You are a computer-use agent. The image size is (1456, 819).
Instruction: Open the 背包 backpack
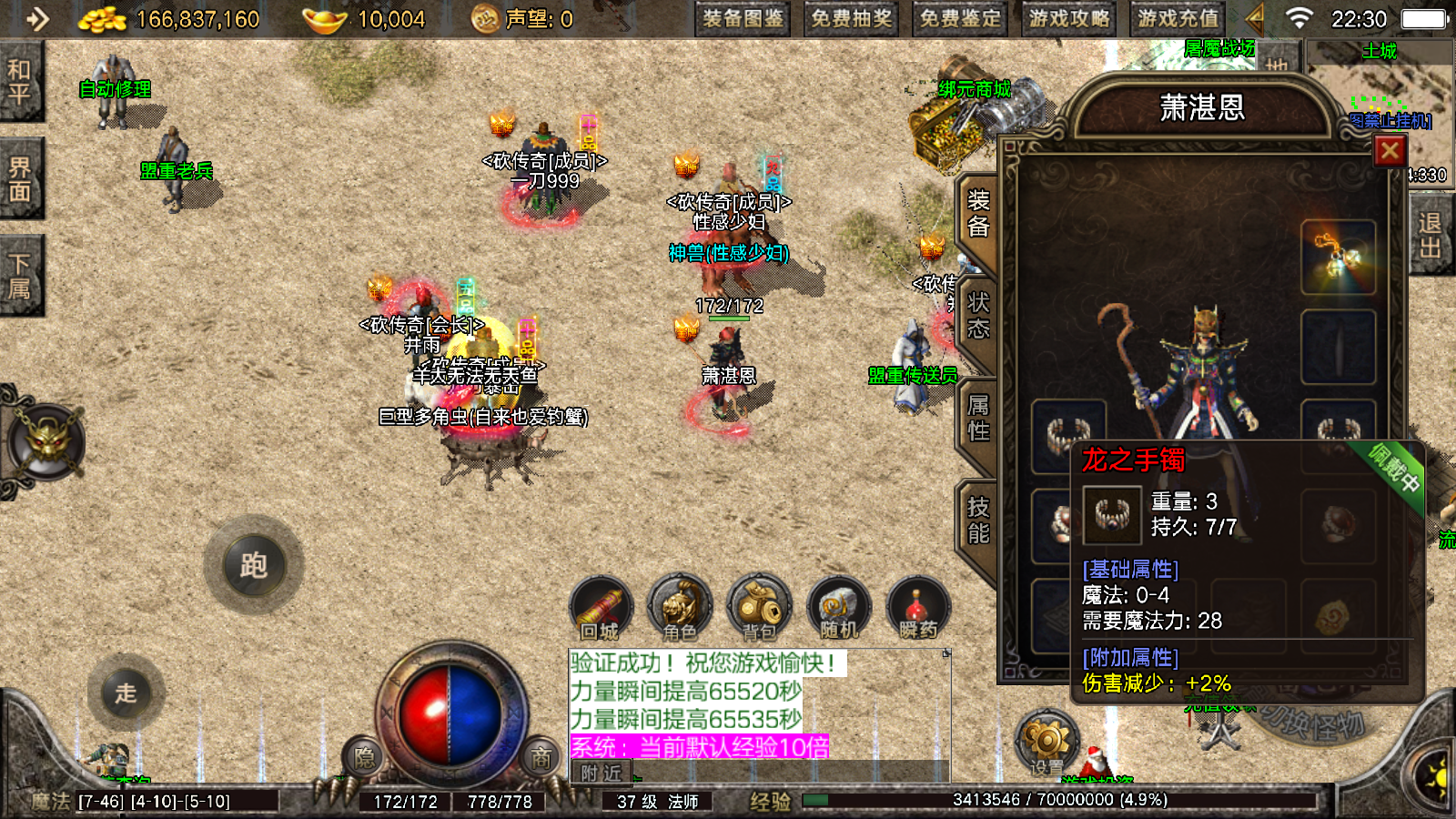[x=759, y=607]
